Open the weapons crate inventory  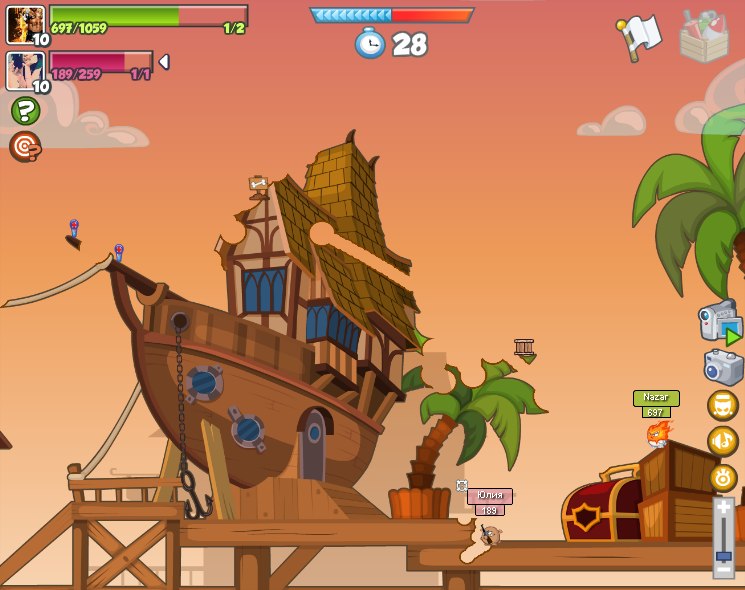tap(703, 38)
